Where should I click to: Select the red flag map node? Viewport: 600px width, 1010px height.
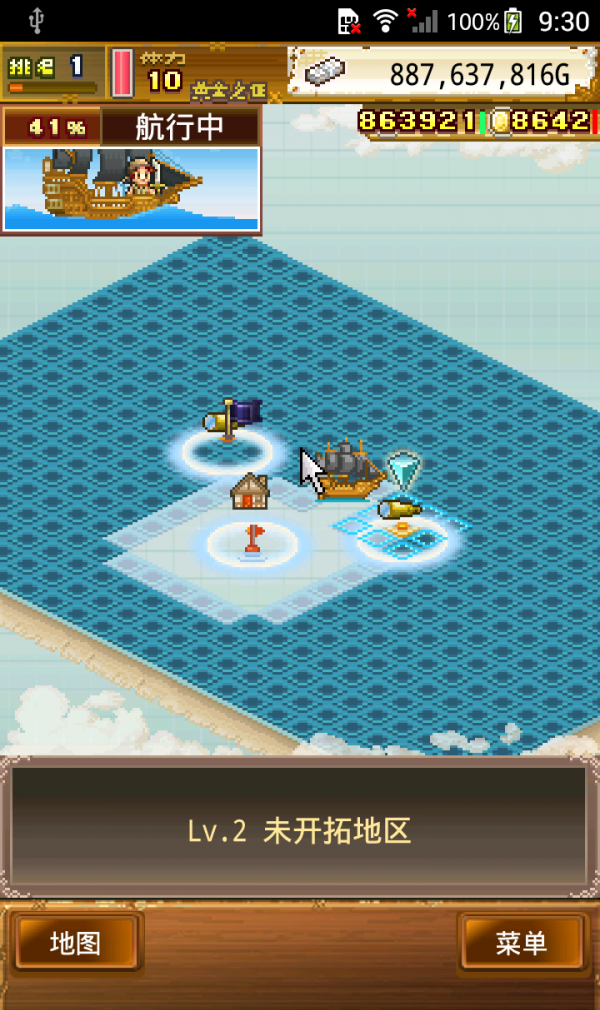253,540
